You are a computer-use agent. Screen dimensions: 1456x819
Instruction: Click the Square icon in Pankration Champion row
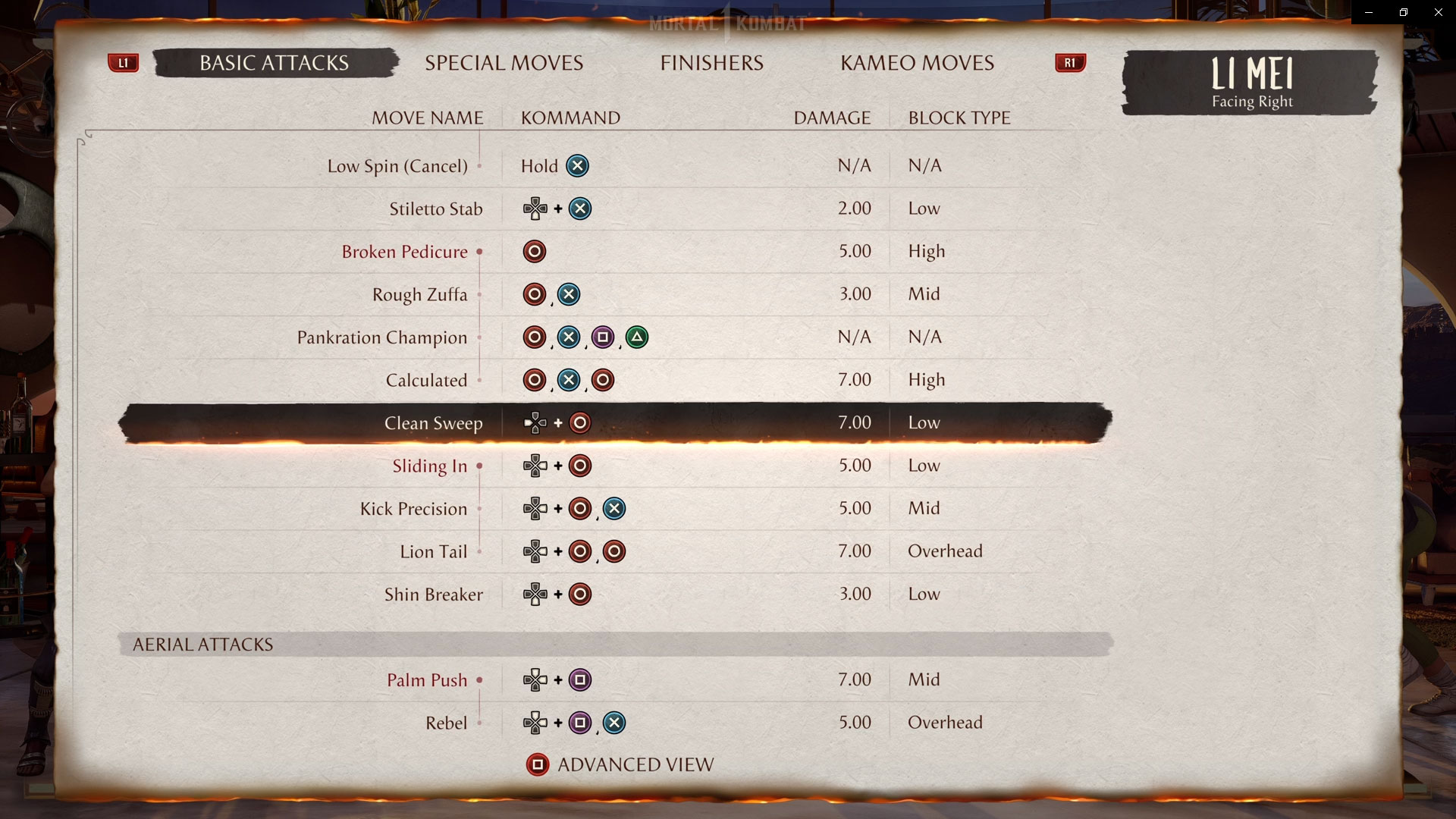tap(603, 337)
